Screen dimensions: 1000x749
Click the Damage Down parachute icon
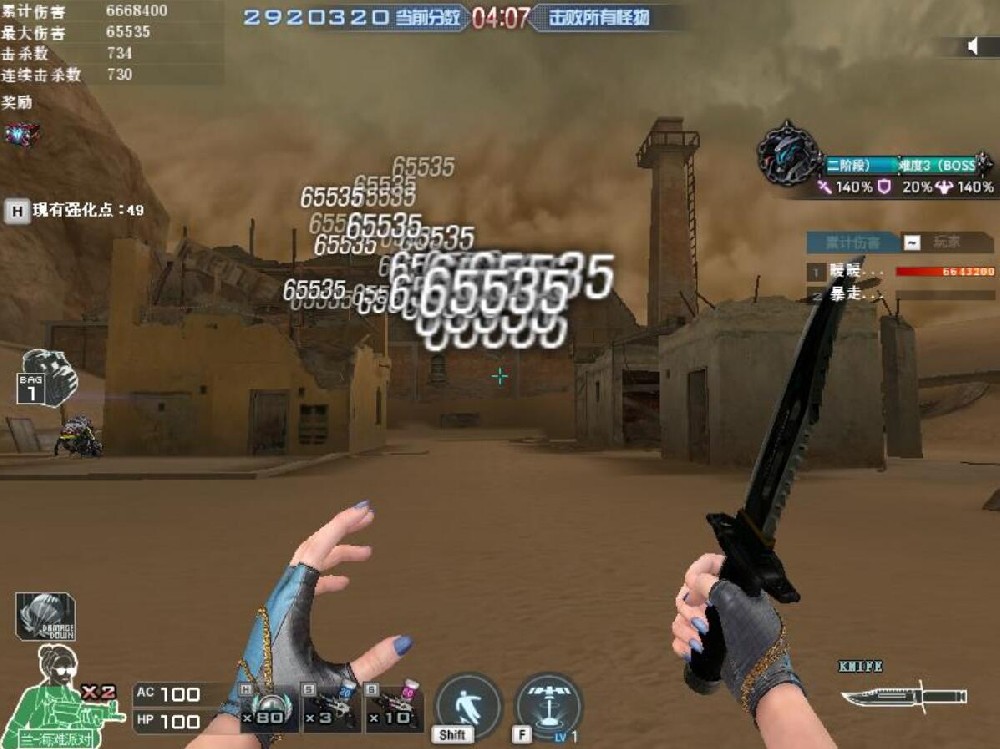click(x=45, y=616)
